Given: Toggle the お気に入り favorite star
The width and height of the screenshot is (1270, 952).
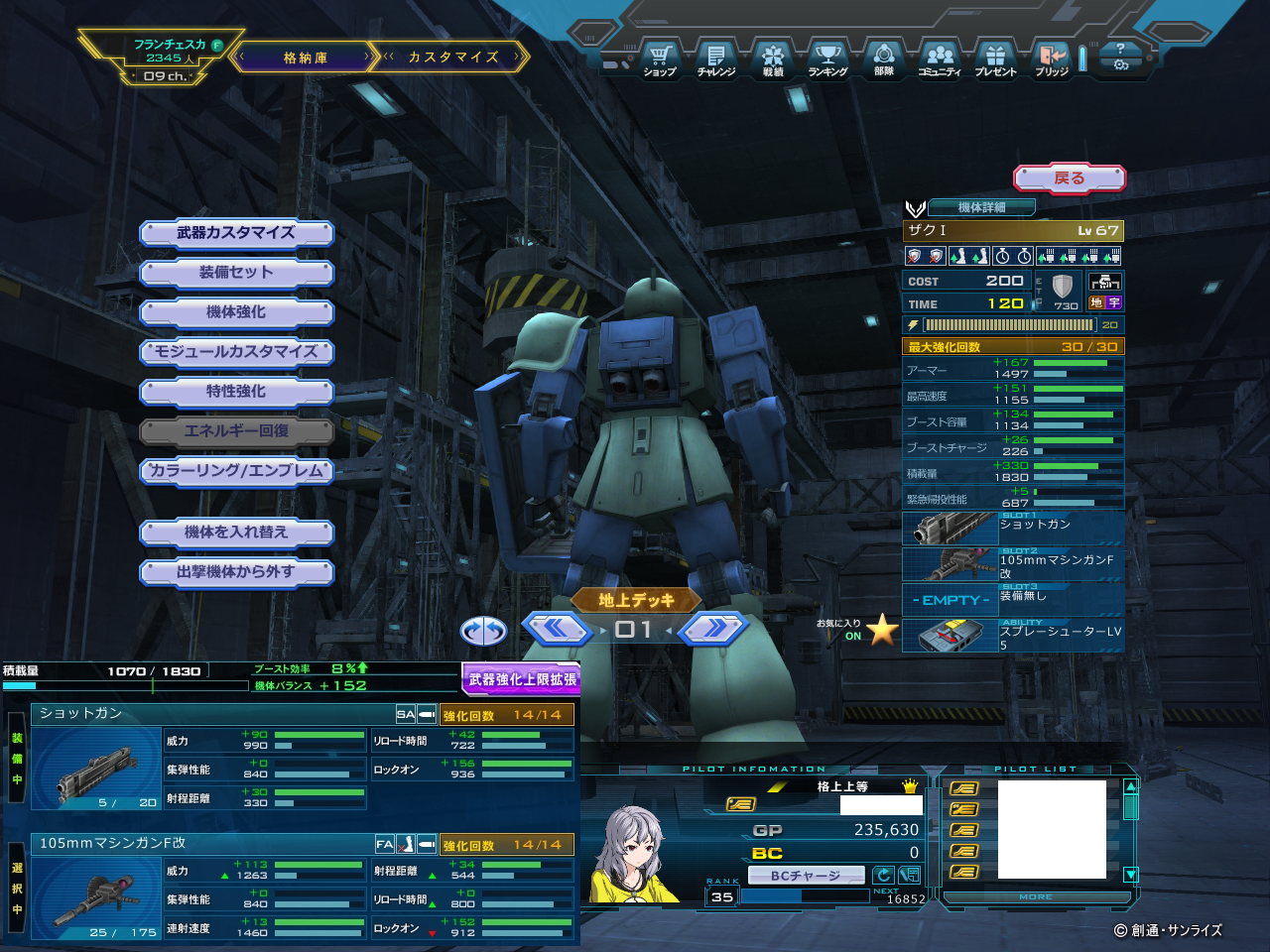Looking at the screenshot, I should click(881, 630).
